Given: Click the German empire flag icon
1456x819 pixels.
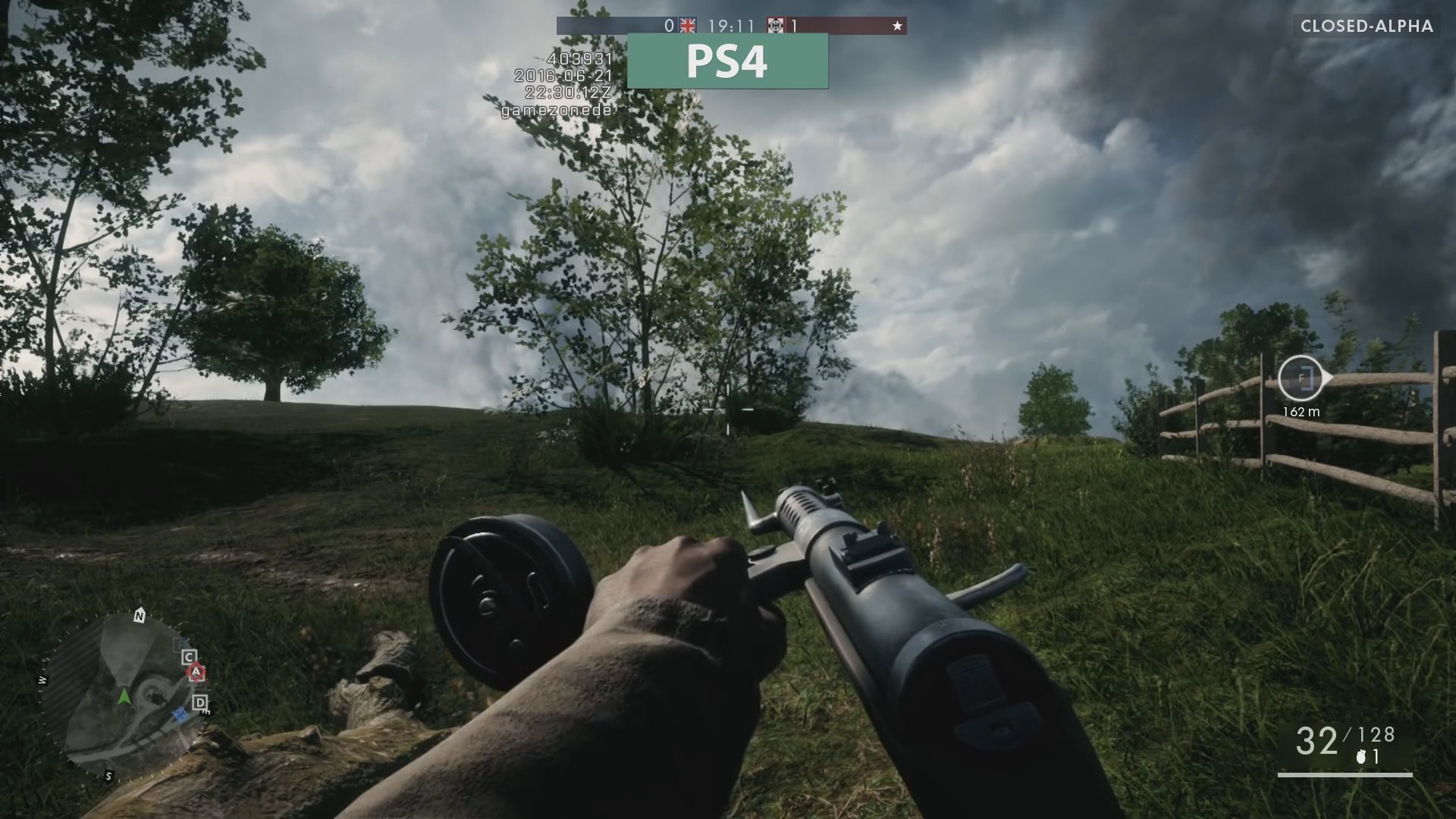Looking at the screenshot, I should coord(776,25).
